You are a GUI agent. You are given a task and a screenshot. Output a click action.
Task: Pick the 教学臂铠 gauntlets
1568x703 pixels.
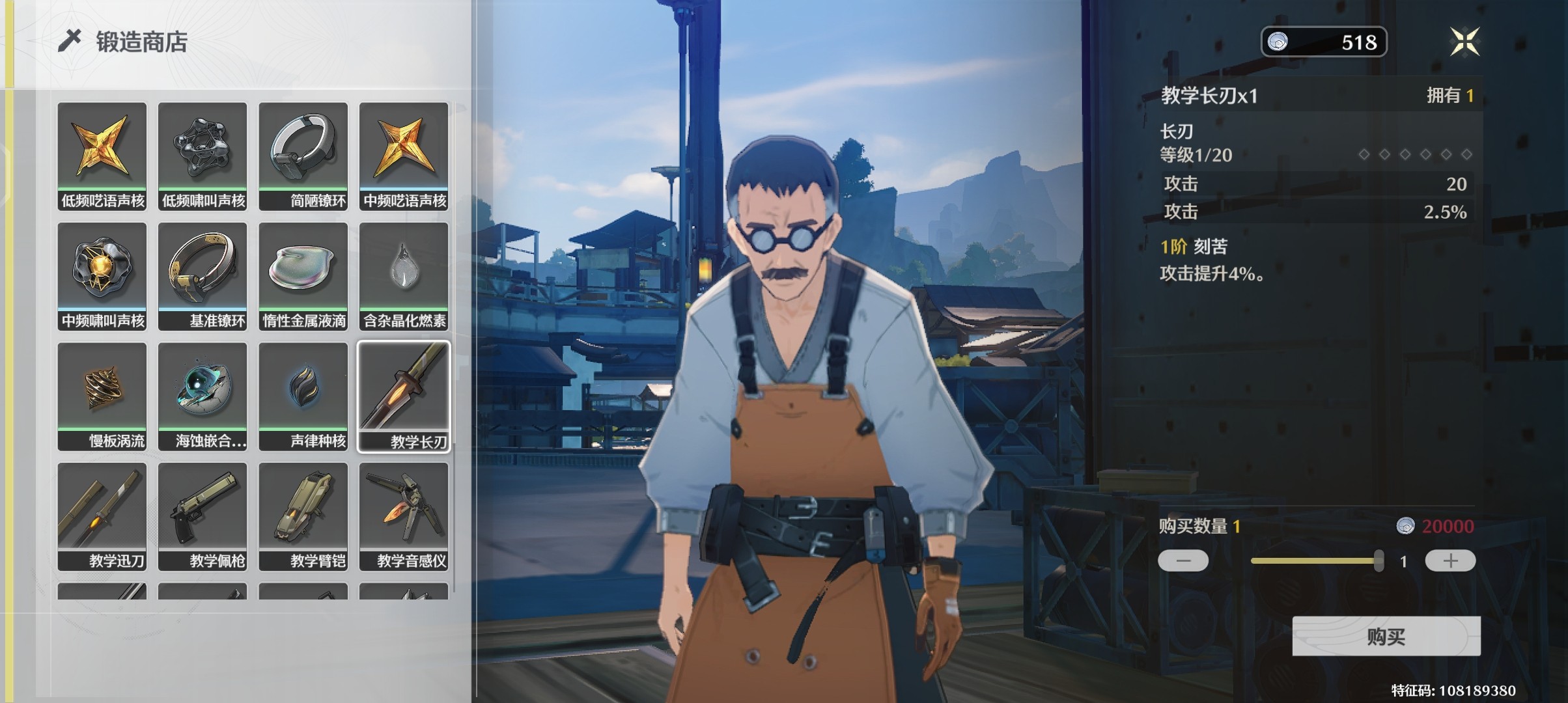coord(303,516)
